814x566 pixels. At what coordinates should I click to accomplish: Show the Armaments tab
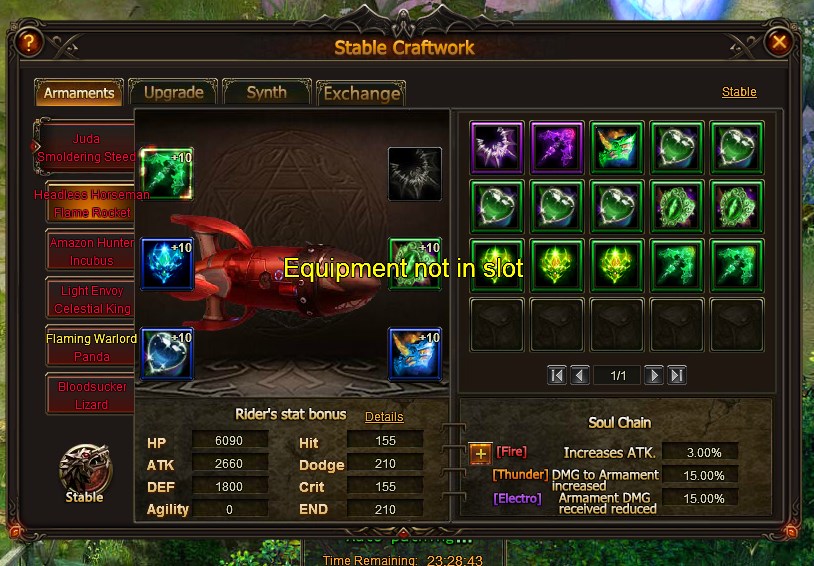(79, 93)
